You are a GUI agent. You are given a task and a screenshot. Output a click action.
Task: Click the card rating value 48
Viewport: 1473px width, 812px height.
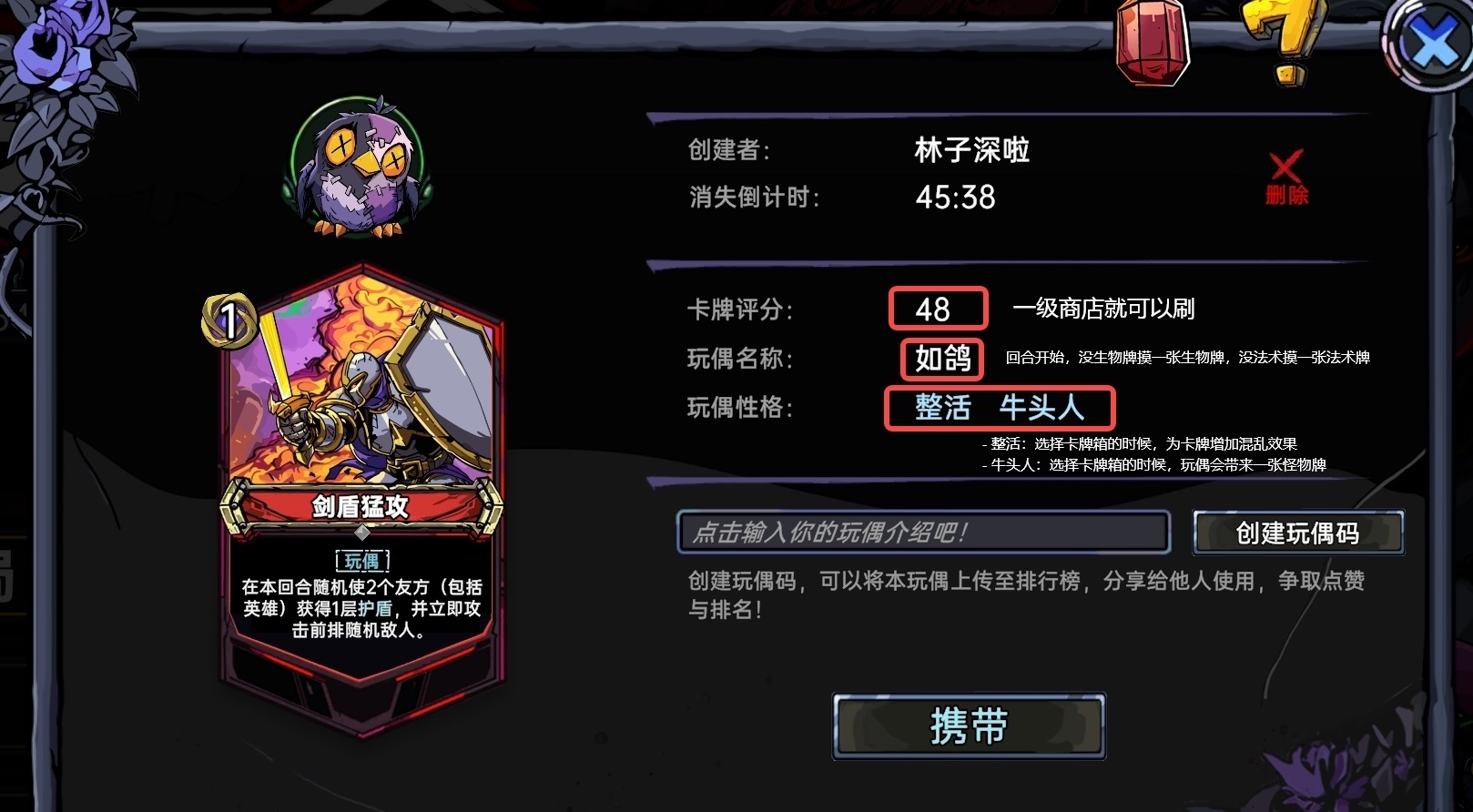pos(937,310)
